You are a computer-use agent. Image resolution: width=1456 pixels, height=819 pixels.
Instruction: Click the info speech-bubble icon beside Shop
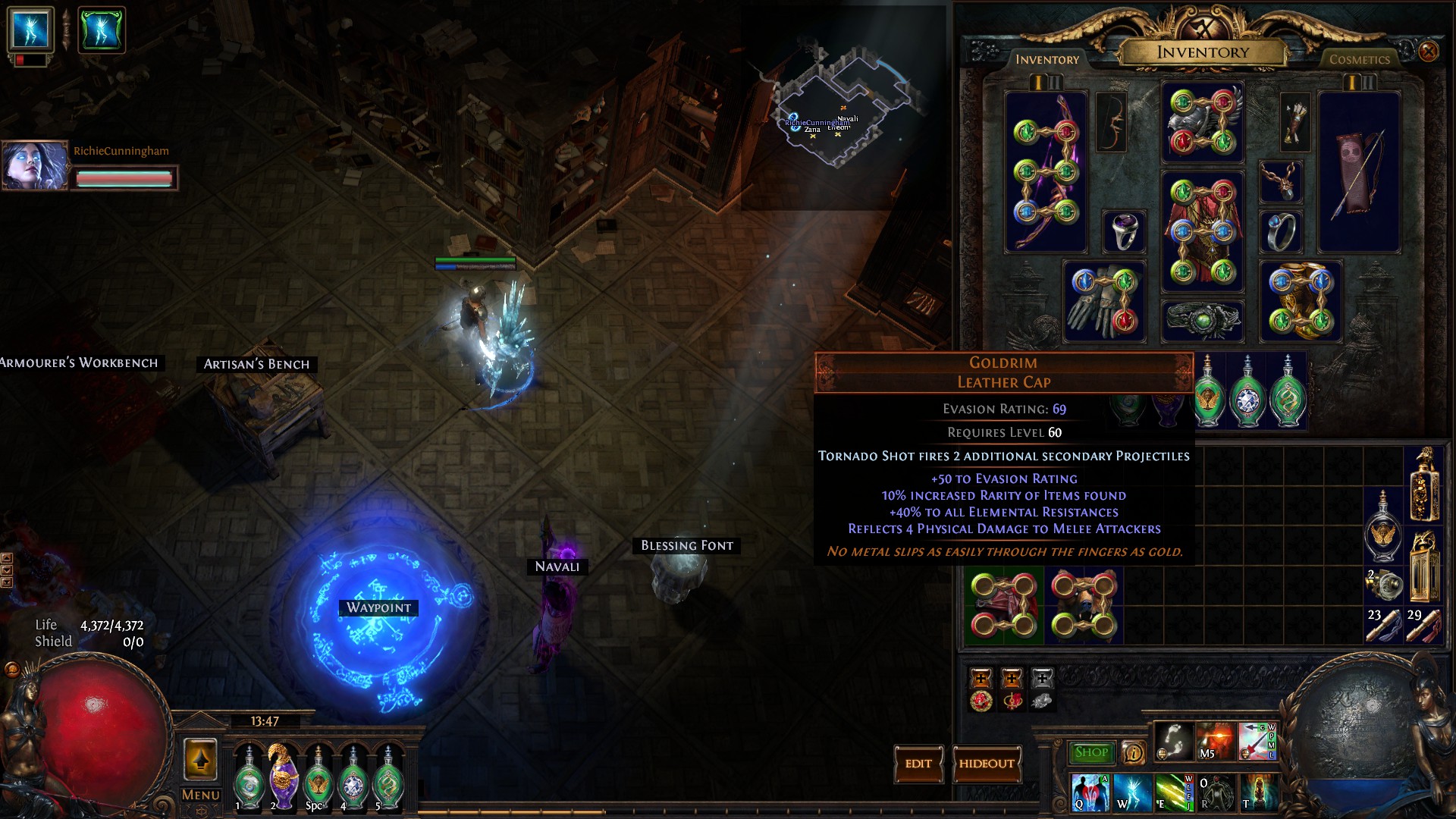coord(1132,753)
